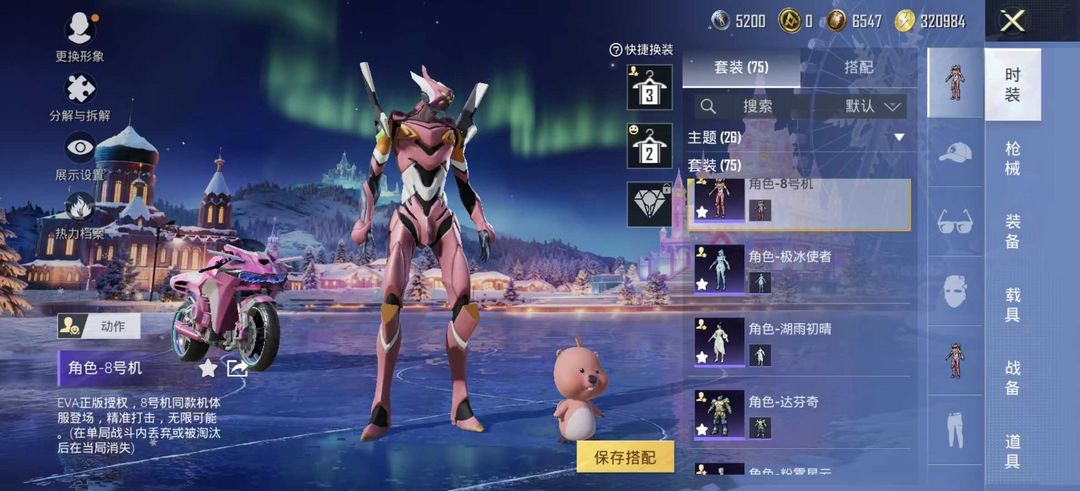The width and height of the screenshot is (1080, 491).
Task: Open 分解与拆解 puzzle piece option
Action: point(80,97)
